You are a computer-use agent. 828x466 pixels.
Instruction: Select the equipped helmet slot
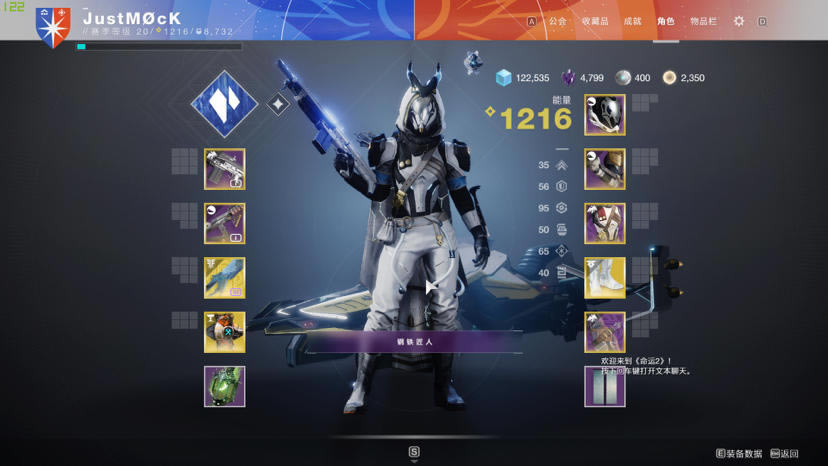coord(605,115)
